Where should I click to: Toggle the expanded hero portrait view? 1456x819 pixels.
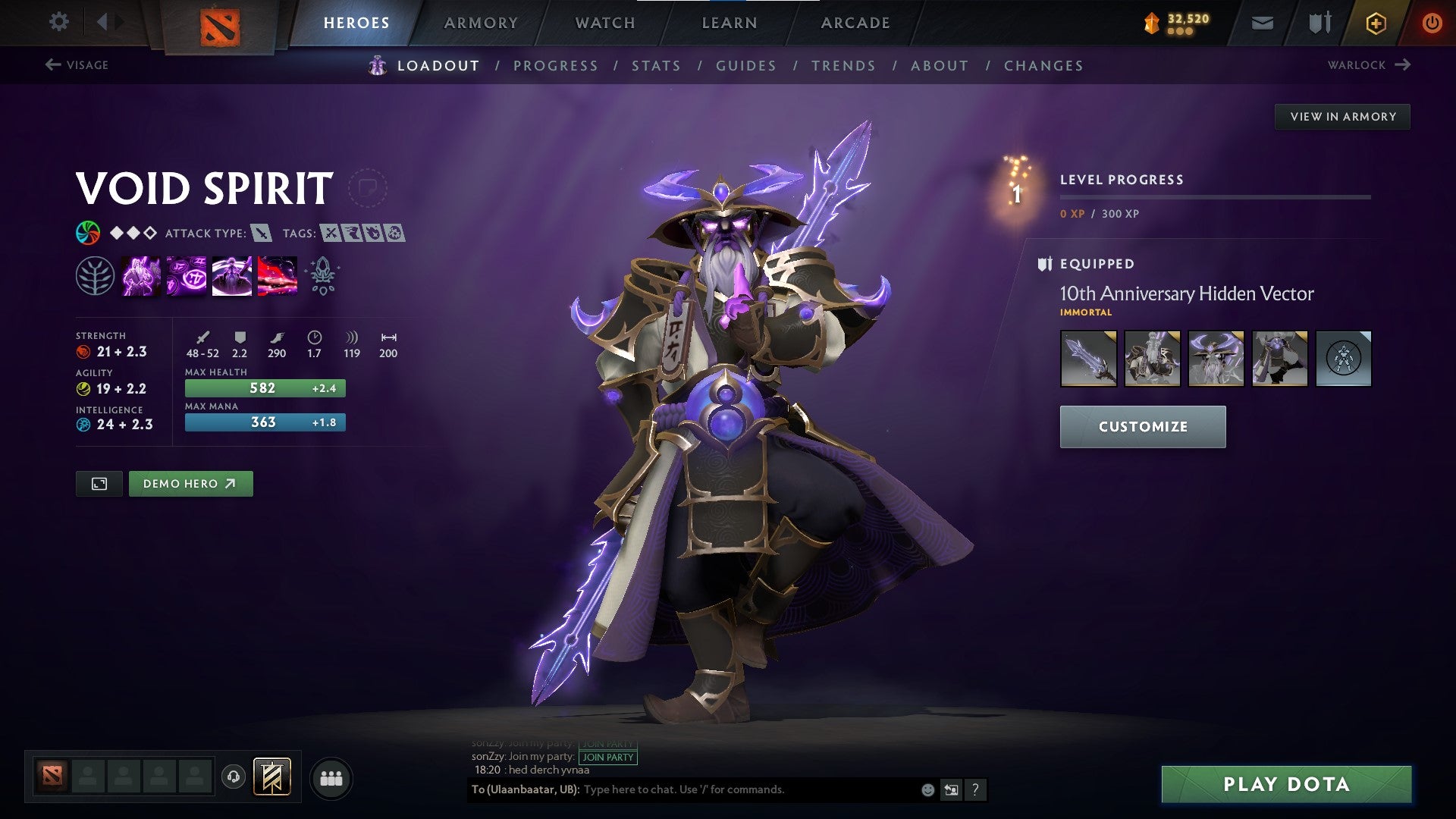pyautogui.click(x=99, y=483)
